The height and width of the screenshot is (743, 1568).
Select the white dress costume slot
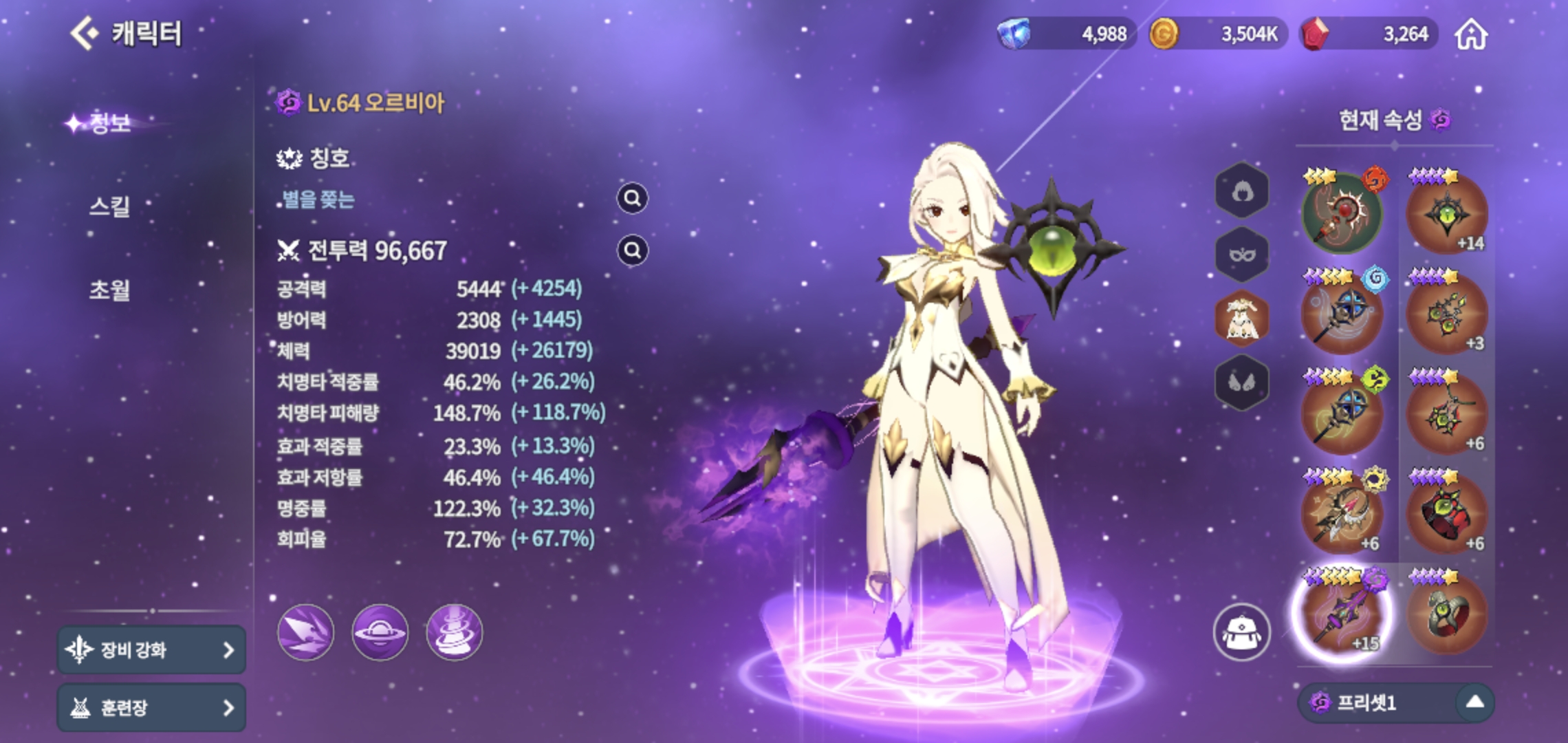pos(1241,319)
